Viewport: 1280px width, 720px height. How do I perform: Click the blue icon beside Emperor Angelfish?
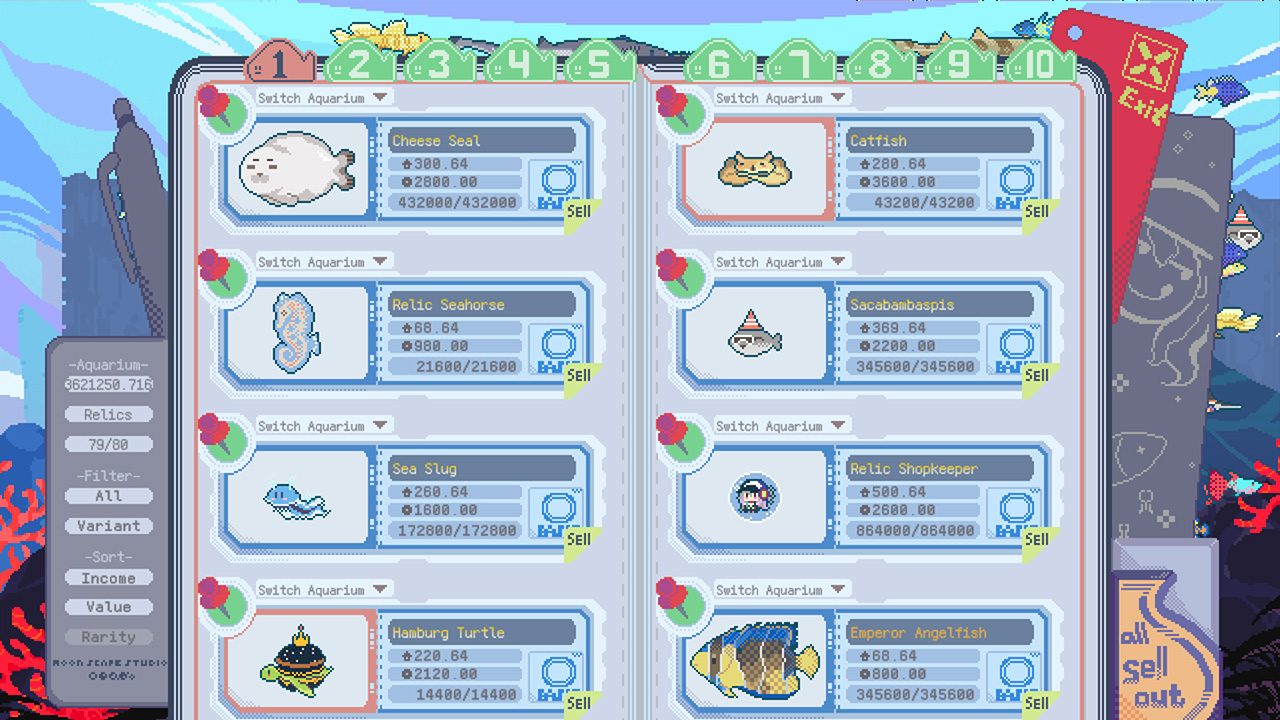click(1015, 674)
